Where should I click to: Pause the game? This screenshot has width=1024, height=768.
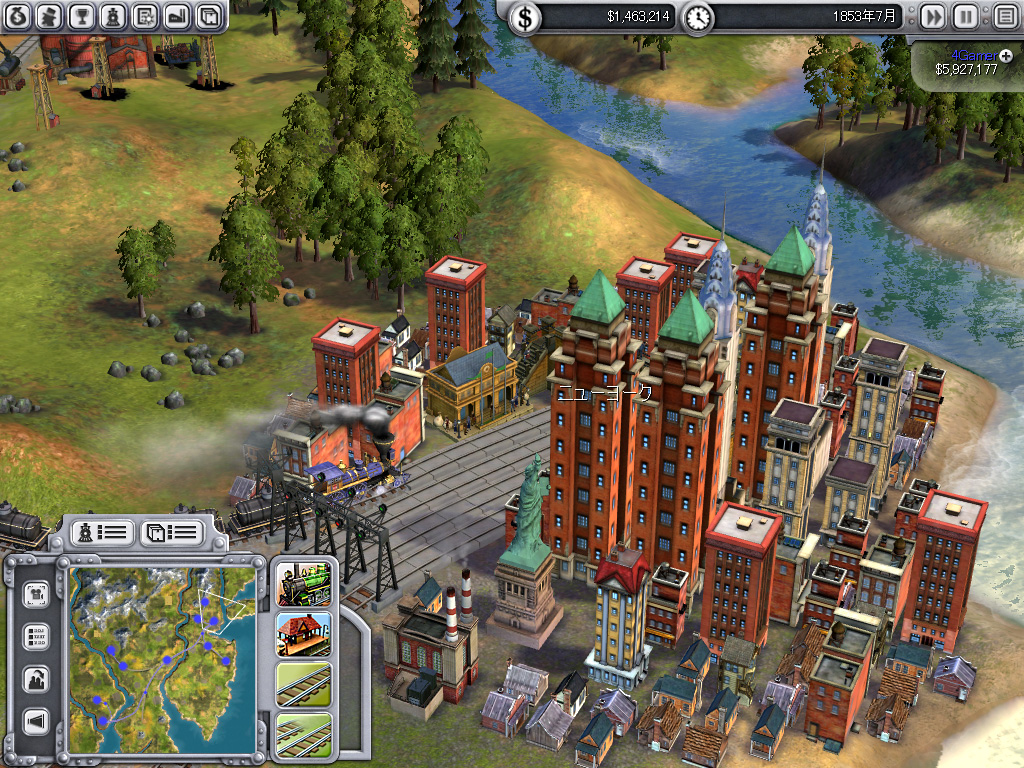point(965,16)
